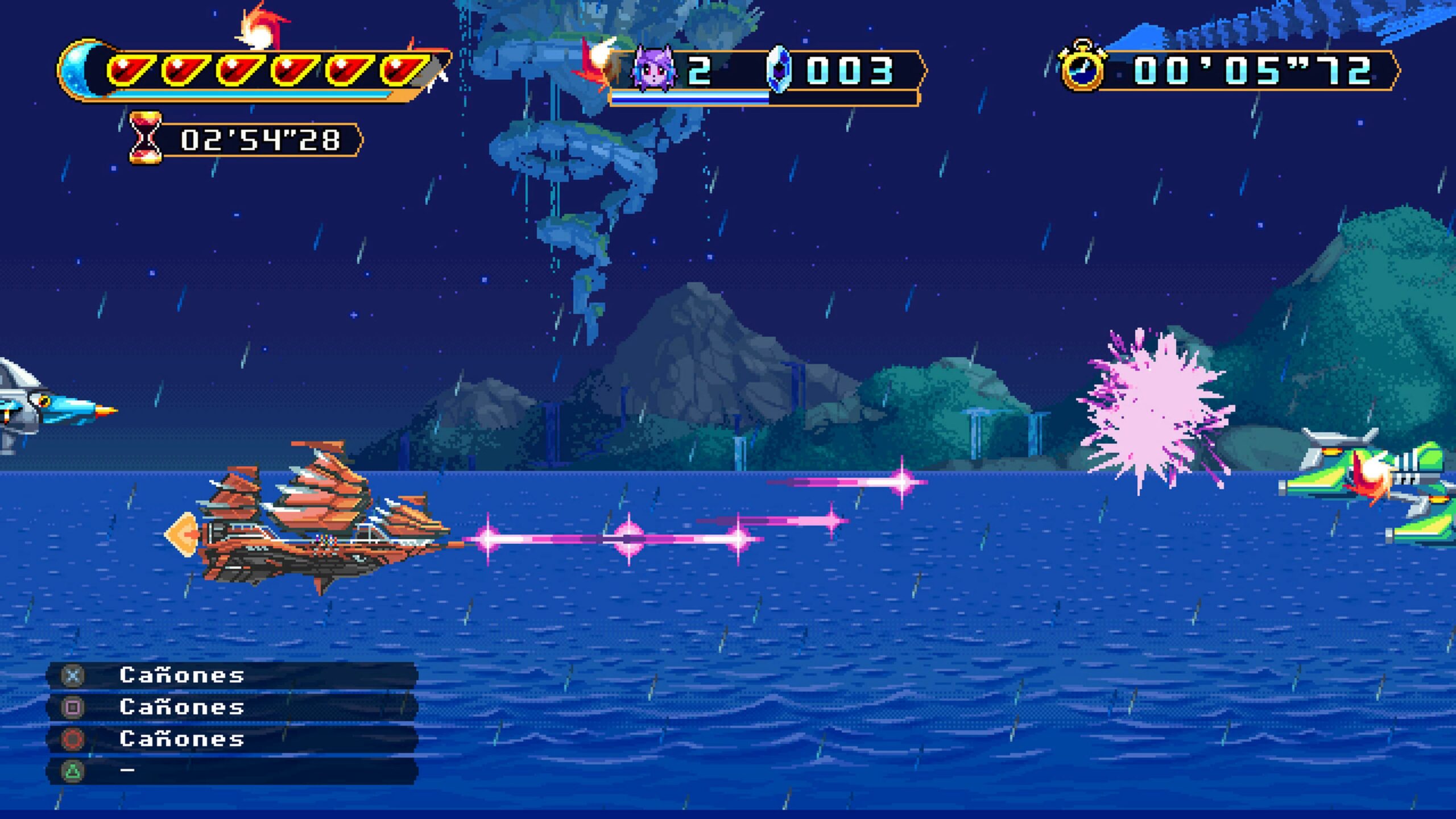
Task: Select the empty weapon row with the triangle glyph
Action: point(232,771)
